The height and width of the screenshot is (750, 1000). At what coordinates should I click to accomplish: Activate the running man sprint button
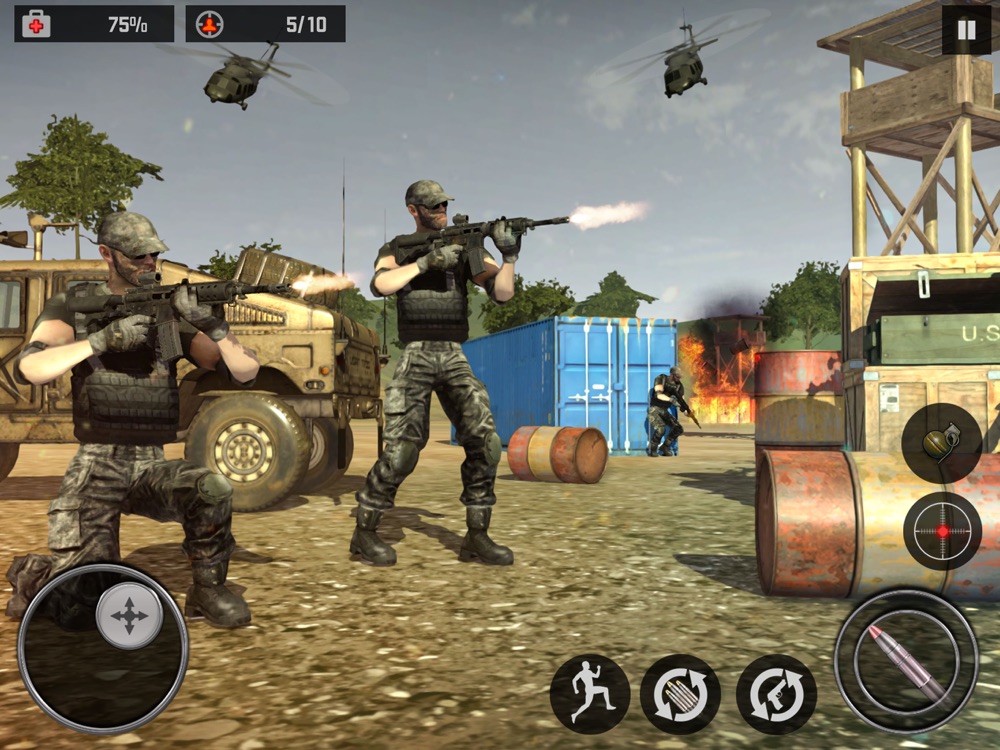point(590,694)
